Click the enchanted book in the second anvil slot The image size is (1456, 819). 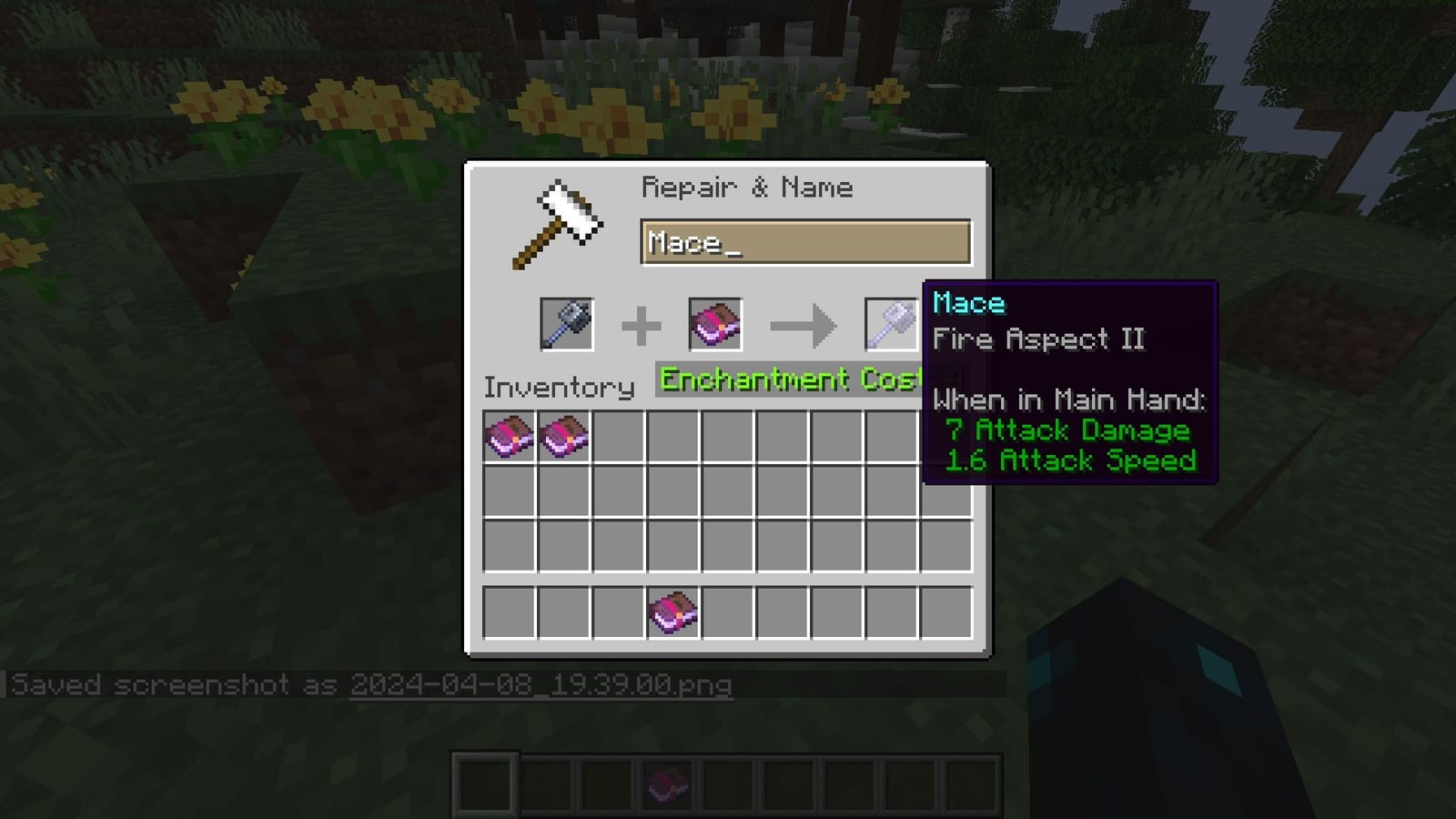(714, 325)
